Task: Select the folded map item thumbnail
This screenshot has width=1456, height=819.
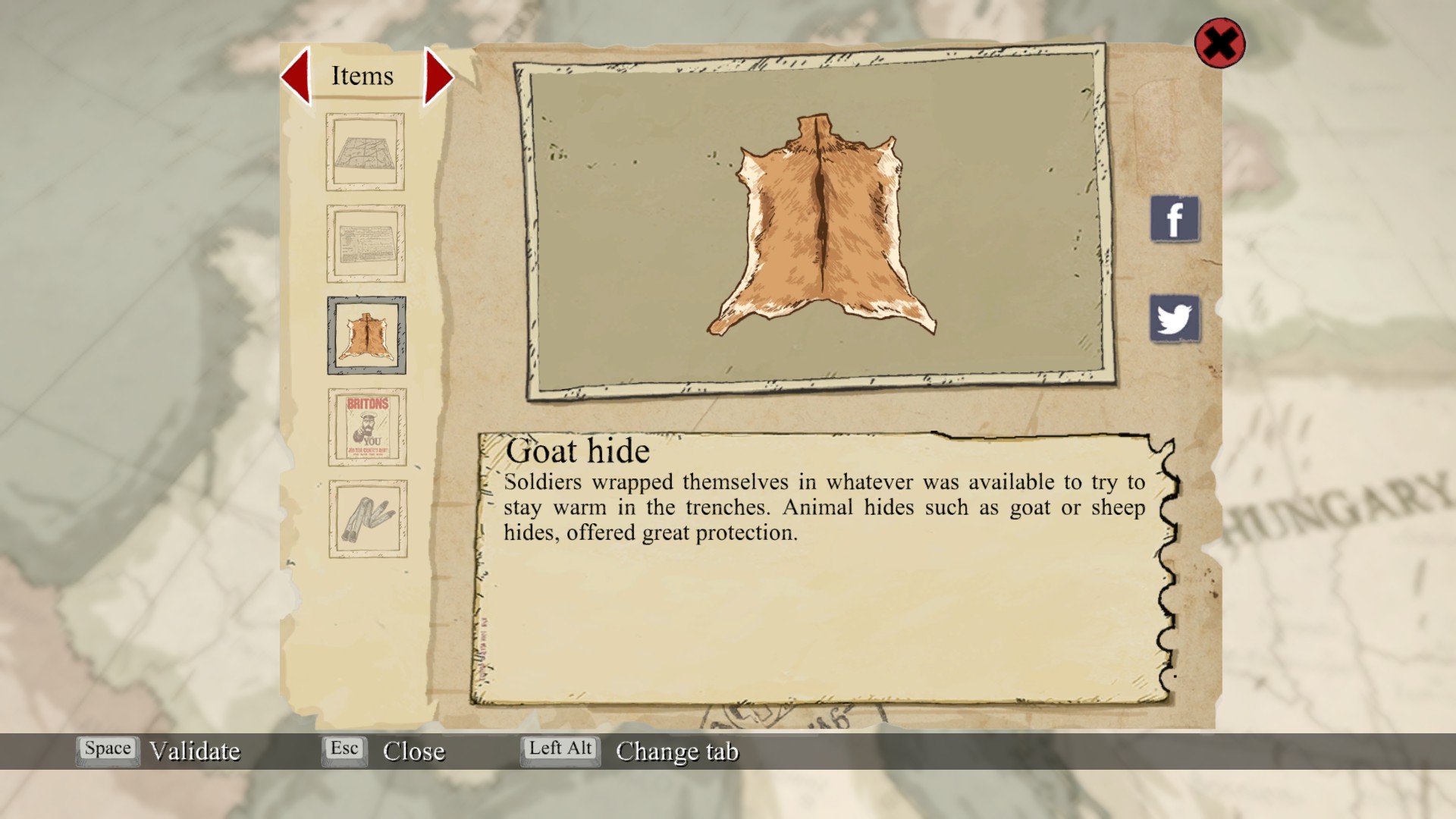Action: 365,152
